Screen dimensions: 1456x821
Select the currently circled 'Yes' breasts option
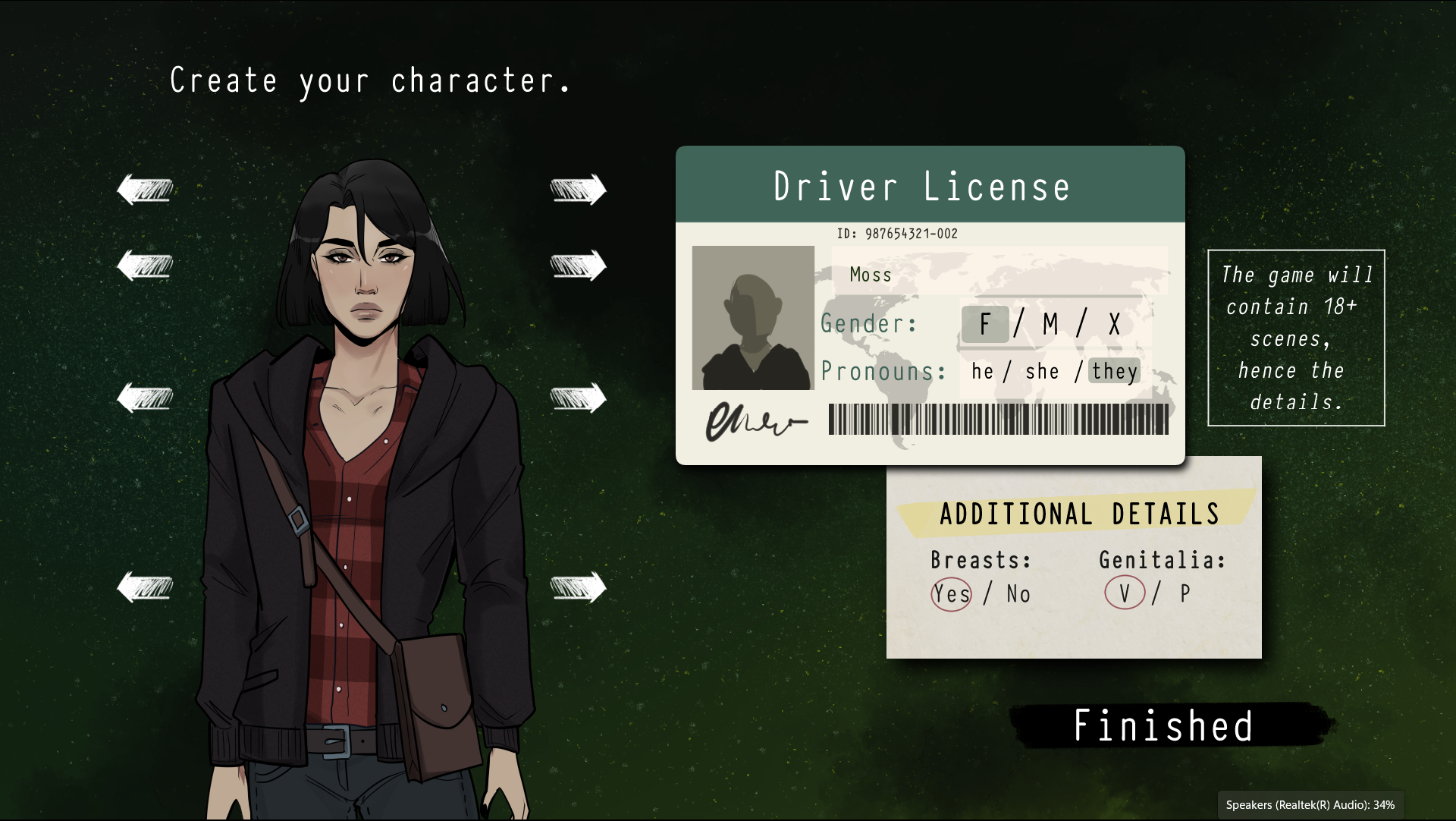pos(951,594)
